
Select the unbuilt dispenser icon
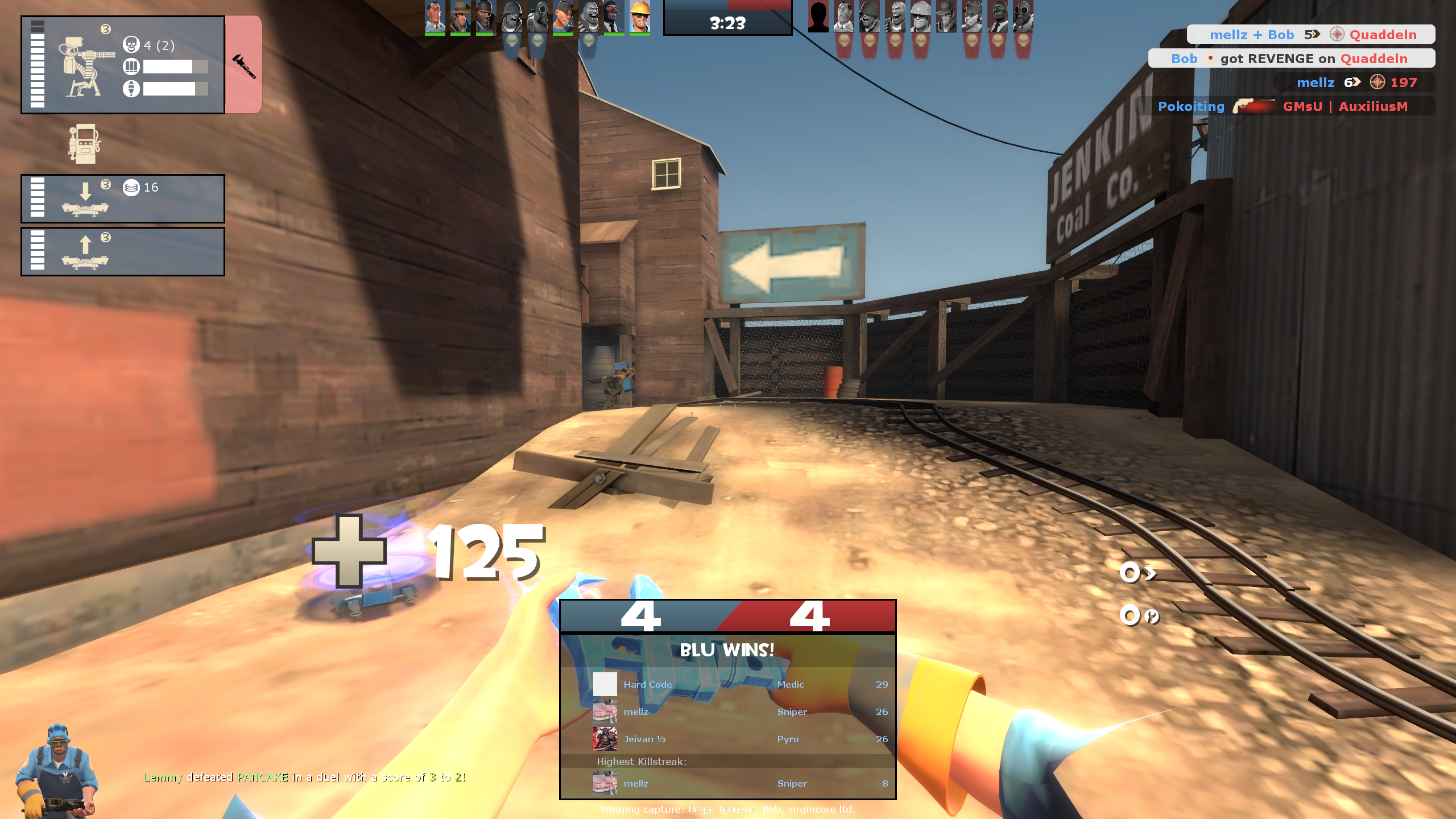point(85,143)
